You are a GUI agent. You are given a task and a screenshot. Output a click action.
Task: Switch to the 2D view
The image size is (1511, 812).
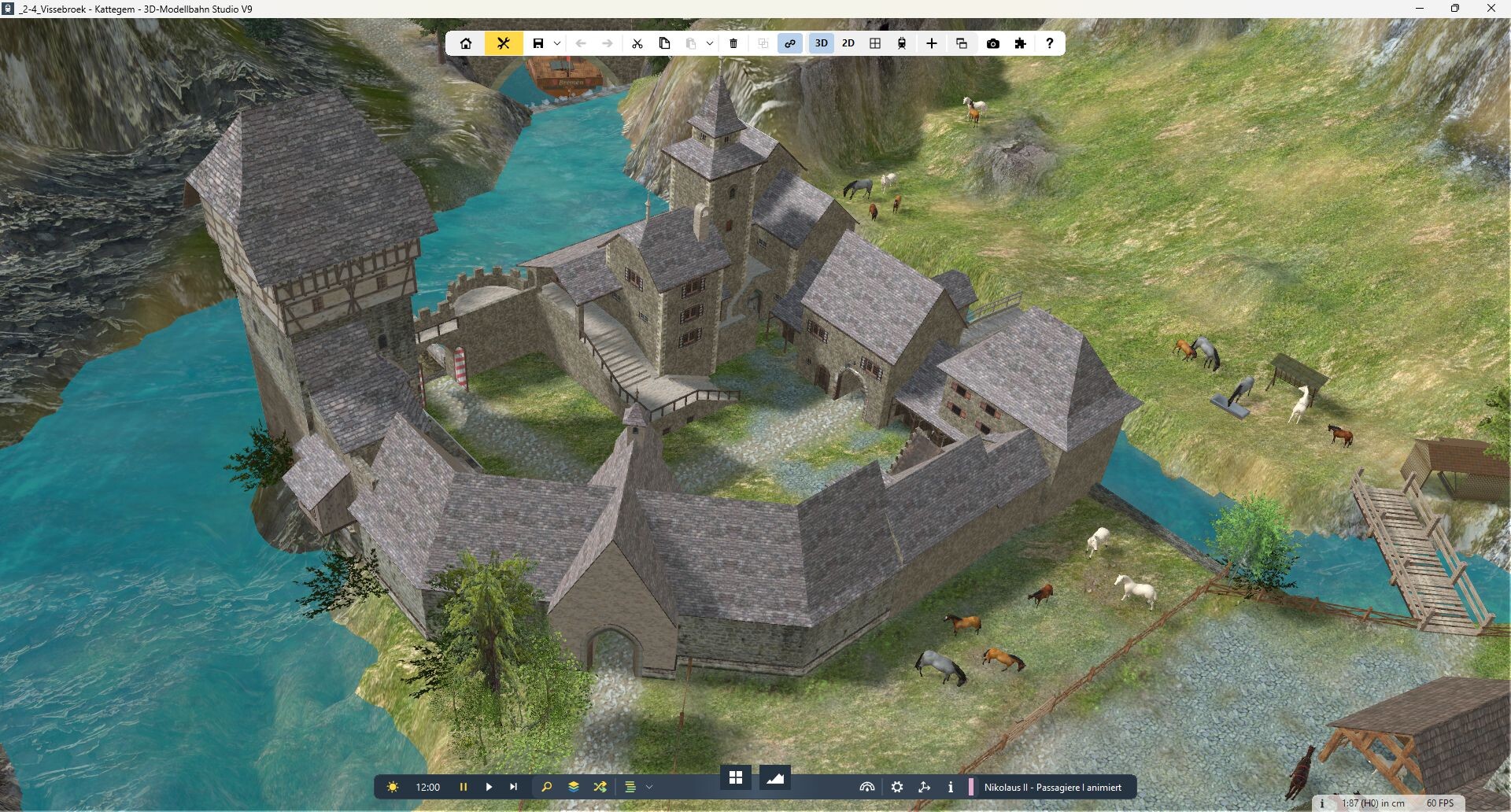(848, 43)
